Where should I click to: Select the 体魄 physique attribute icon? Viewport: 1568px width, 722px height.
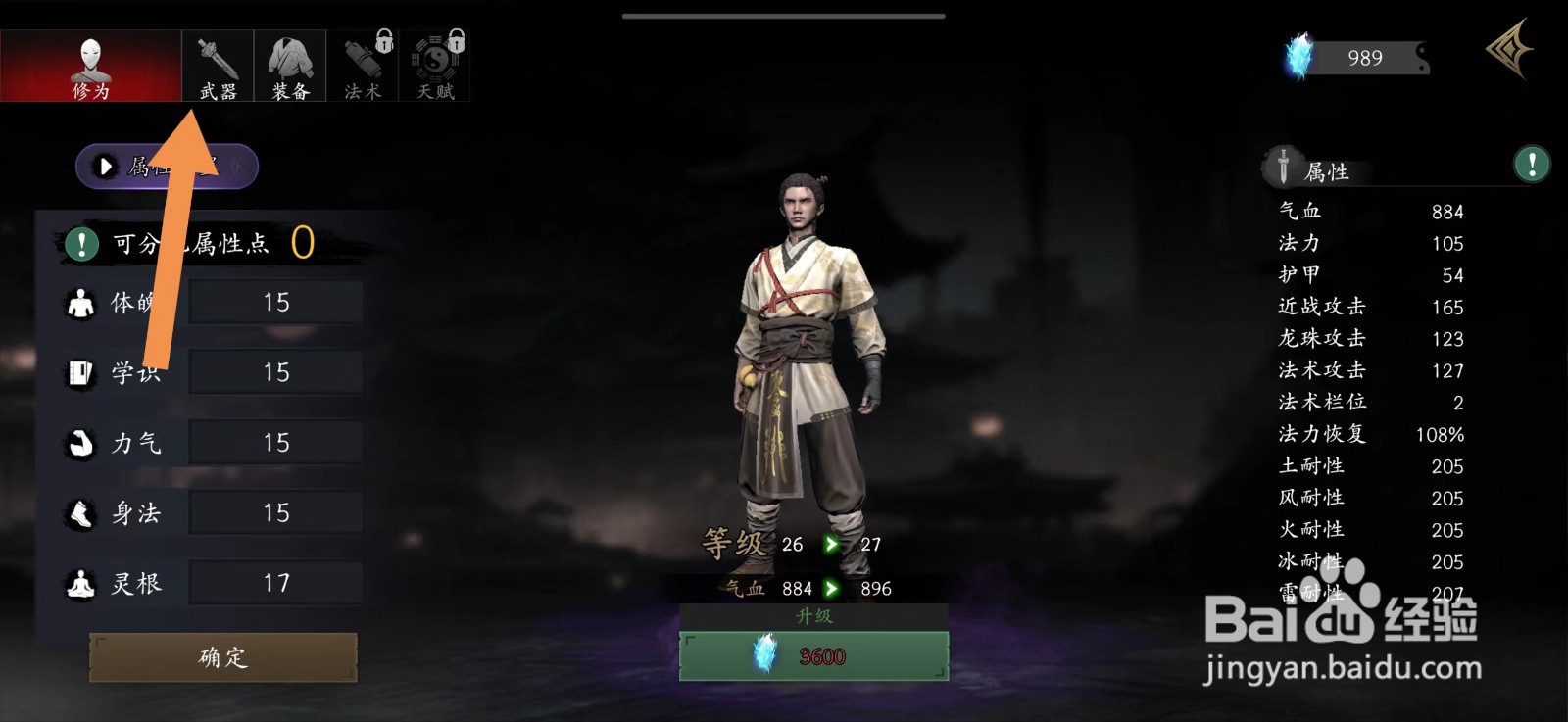[78, 302]
